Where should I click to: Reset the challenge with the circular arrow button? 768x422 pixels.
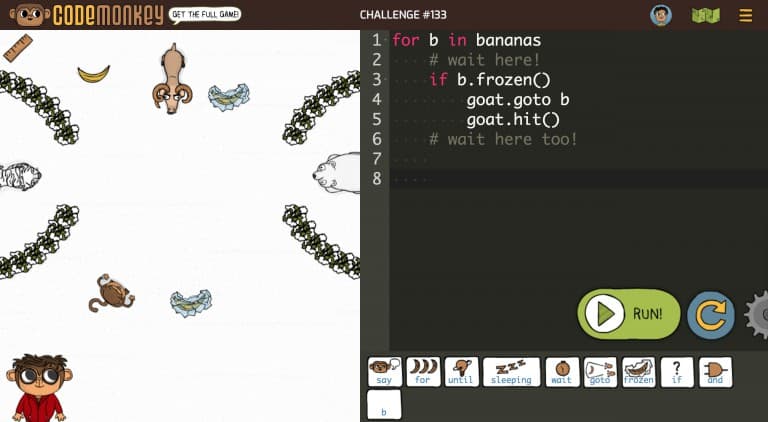711,315
